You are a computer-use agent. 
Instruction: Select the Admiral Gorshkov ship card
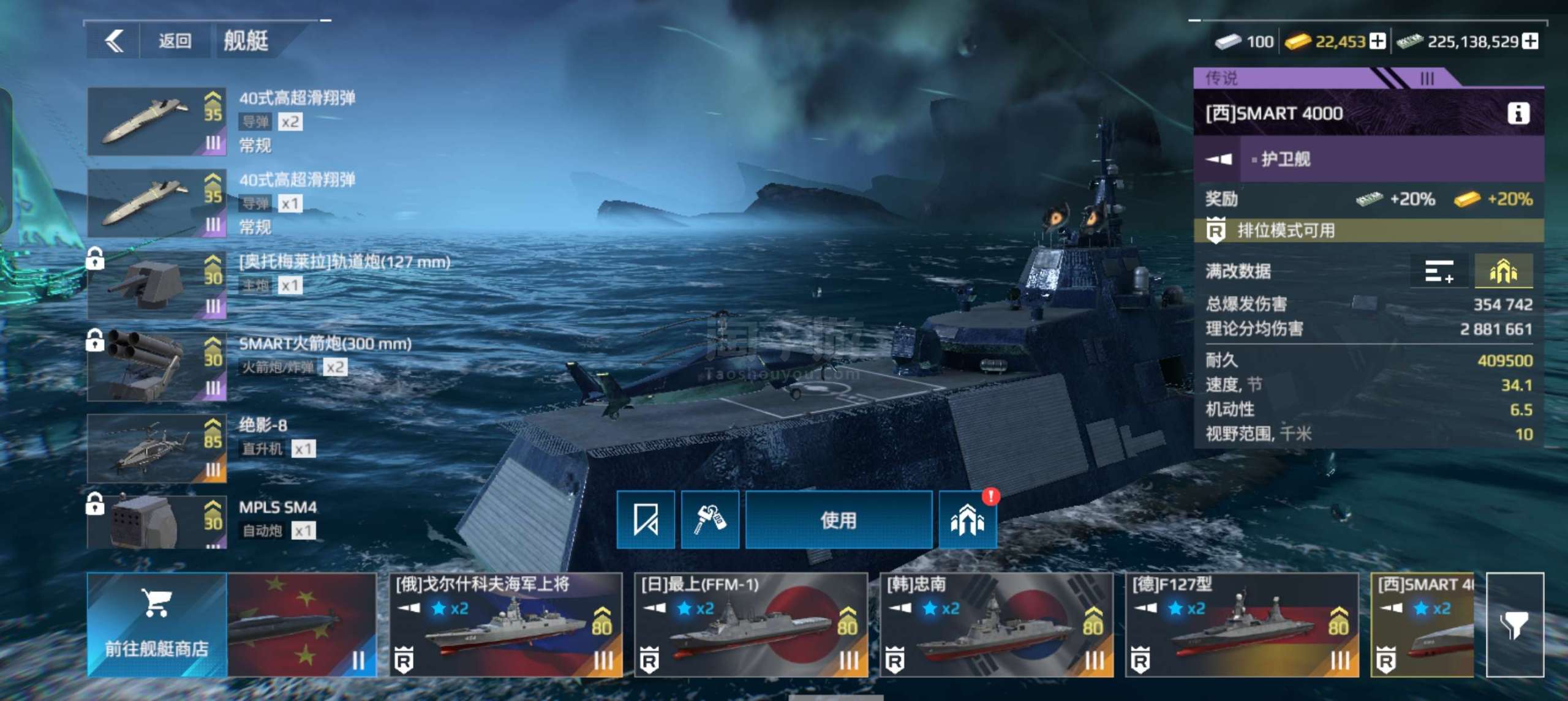pyautogui.click(x=506, y=624)
